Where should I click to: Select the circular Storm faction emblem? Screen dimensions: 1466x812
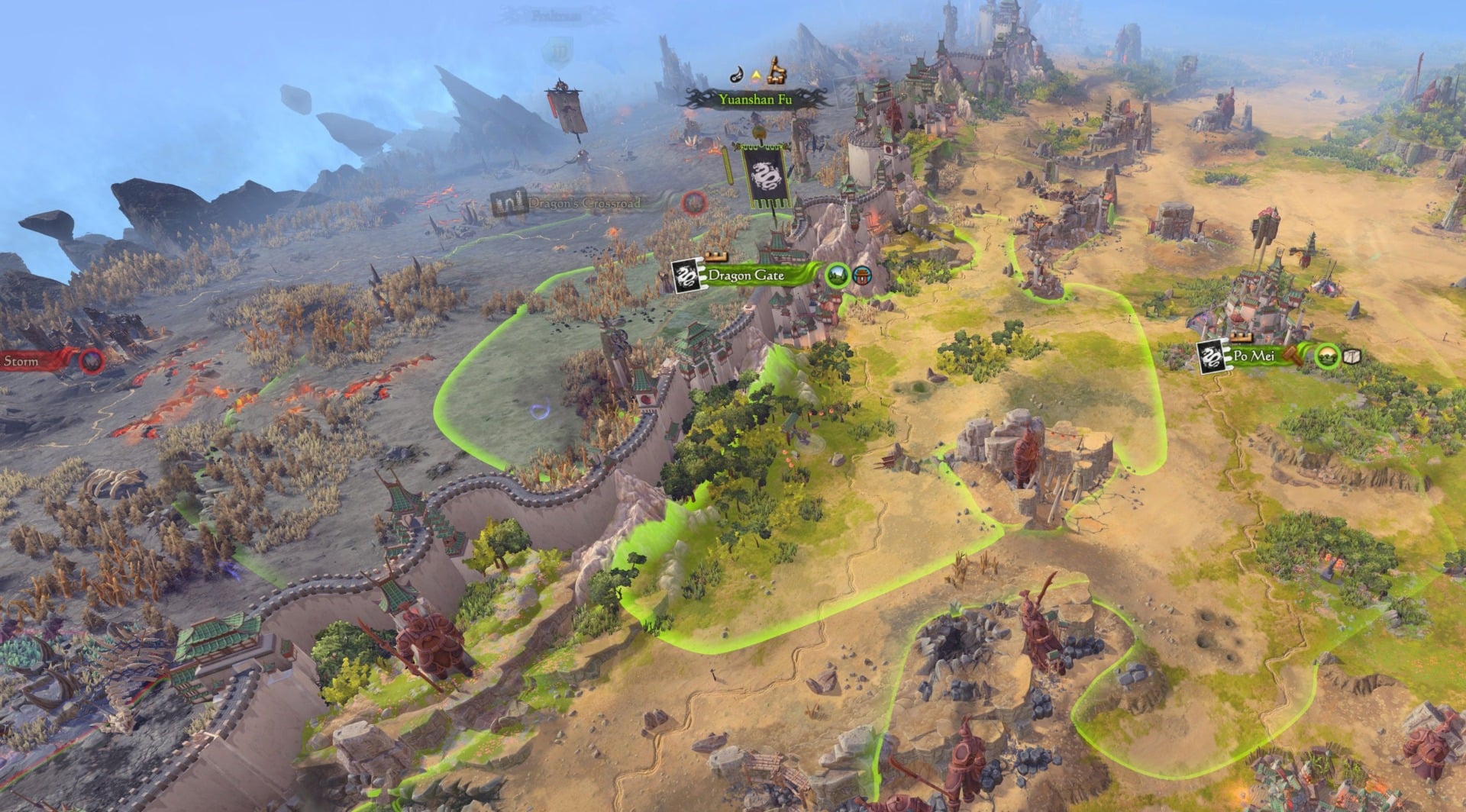[x=92, y=359]
